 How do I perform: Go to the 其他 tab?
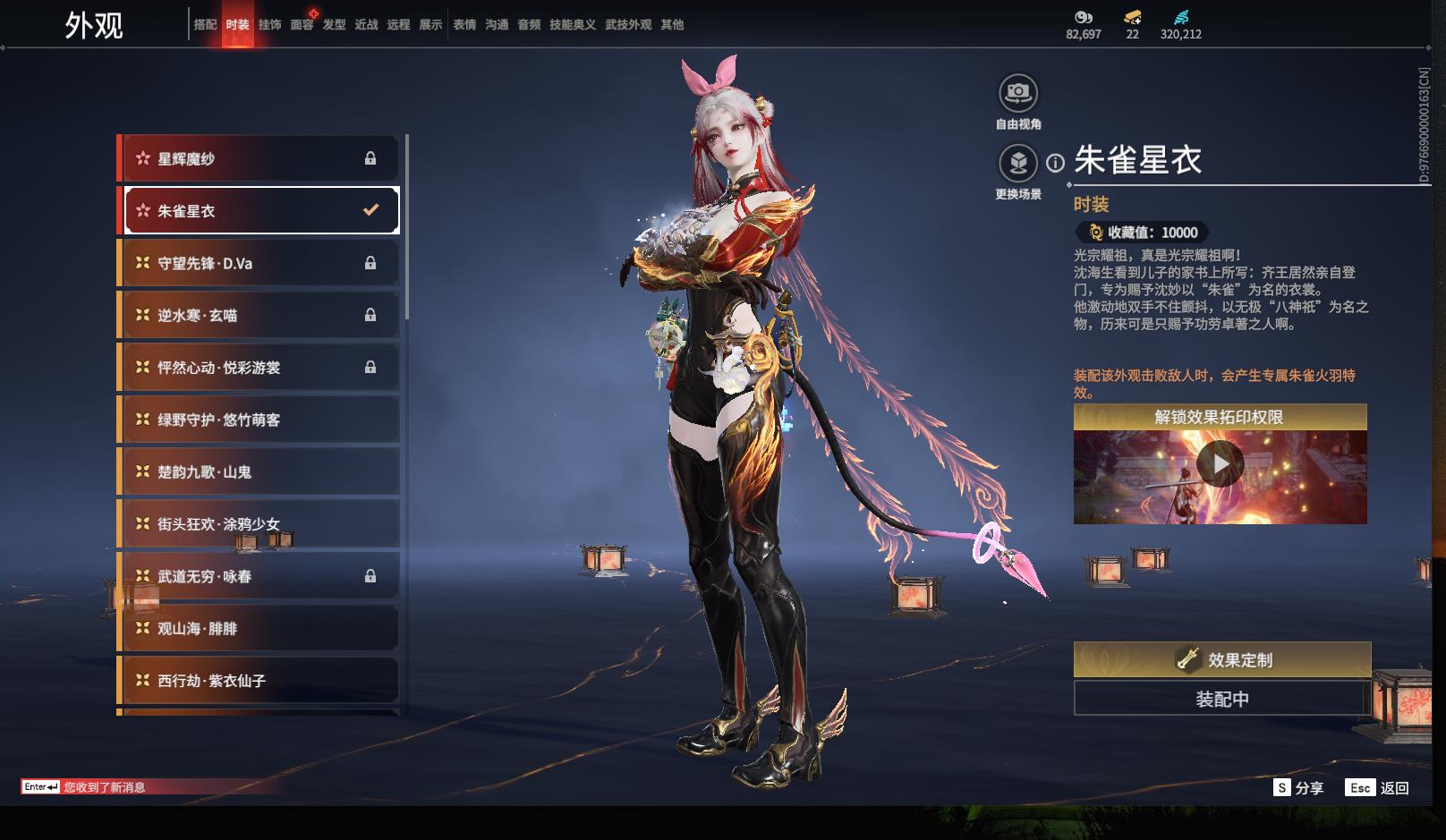[x=672, y=25]
